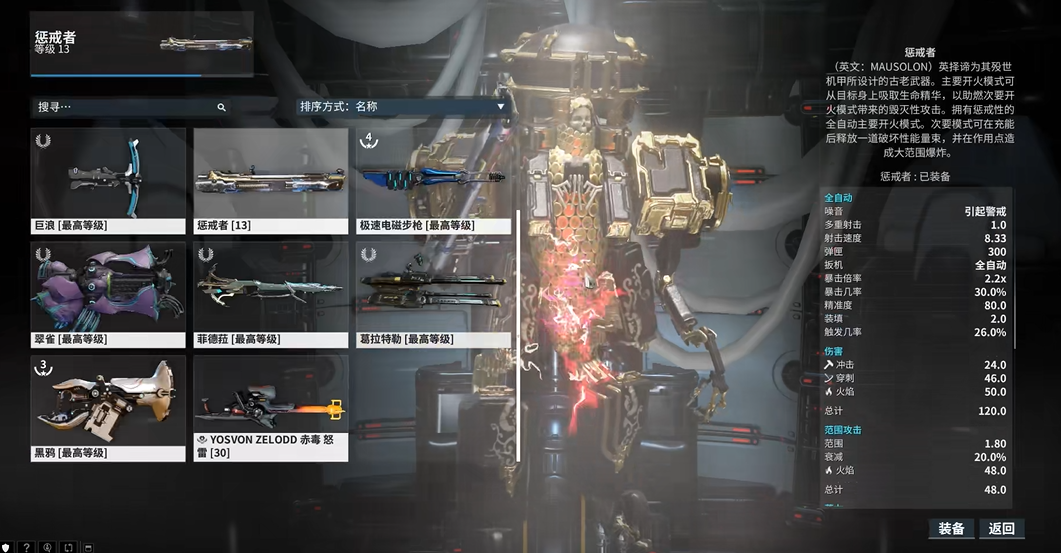Choose the 菲德菈 weapon tile
Viewport: 1061px width, 553px height.
click(271, 293)
